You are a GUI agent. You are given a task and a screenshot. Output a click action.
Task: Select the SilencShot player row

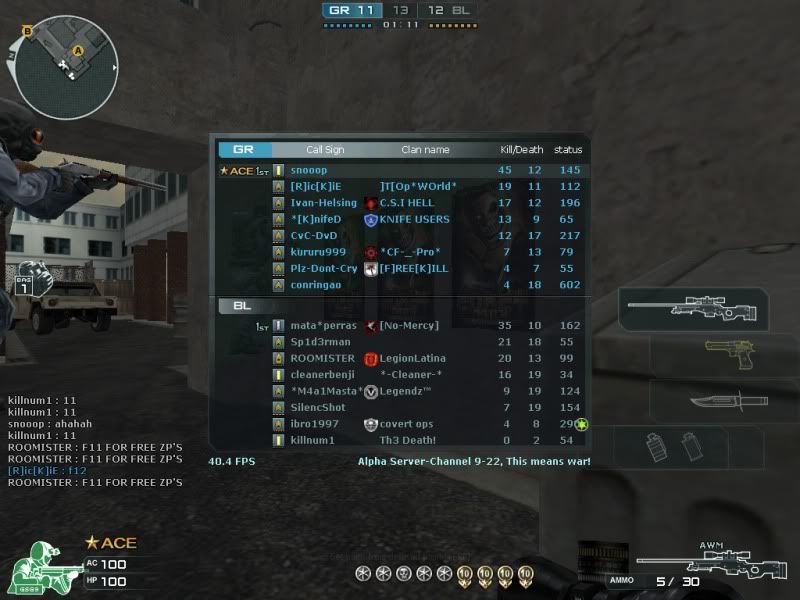400,407
